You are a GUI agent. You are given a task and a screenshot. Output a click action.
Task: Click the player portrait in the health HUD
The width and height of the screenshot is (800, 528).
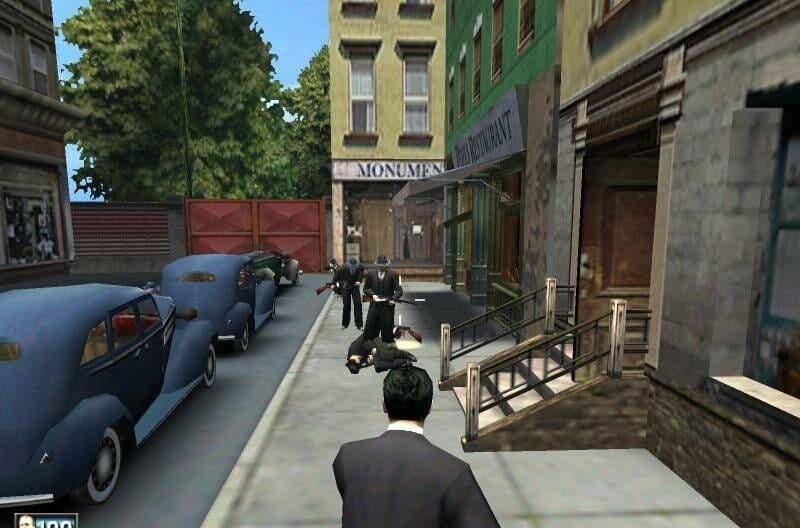pyautogui.click(x=26, y=522)
